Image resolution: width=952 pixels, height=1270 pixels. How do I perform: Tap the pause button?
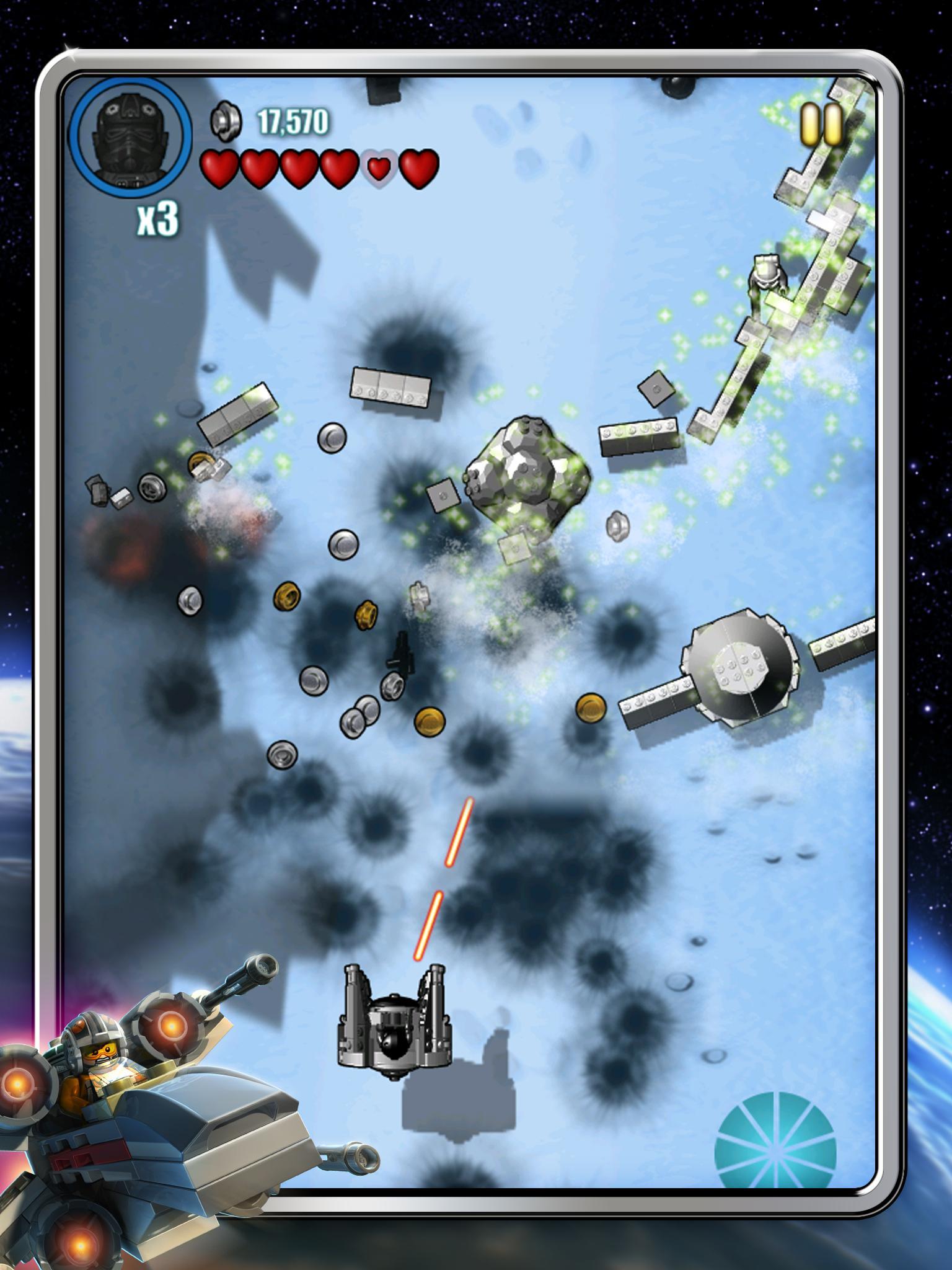[819, 122]
